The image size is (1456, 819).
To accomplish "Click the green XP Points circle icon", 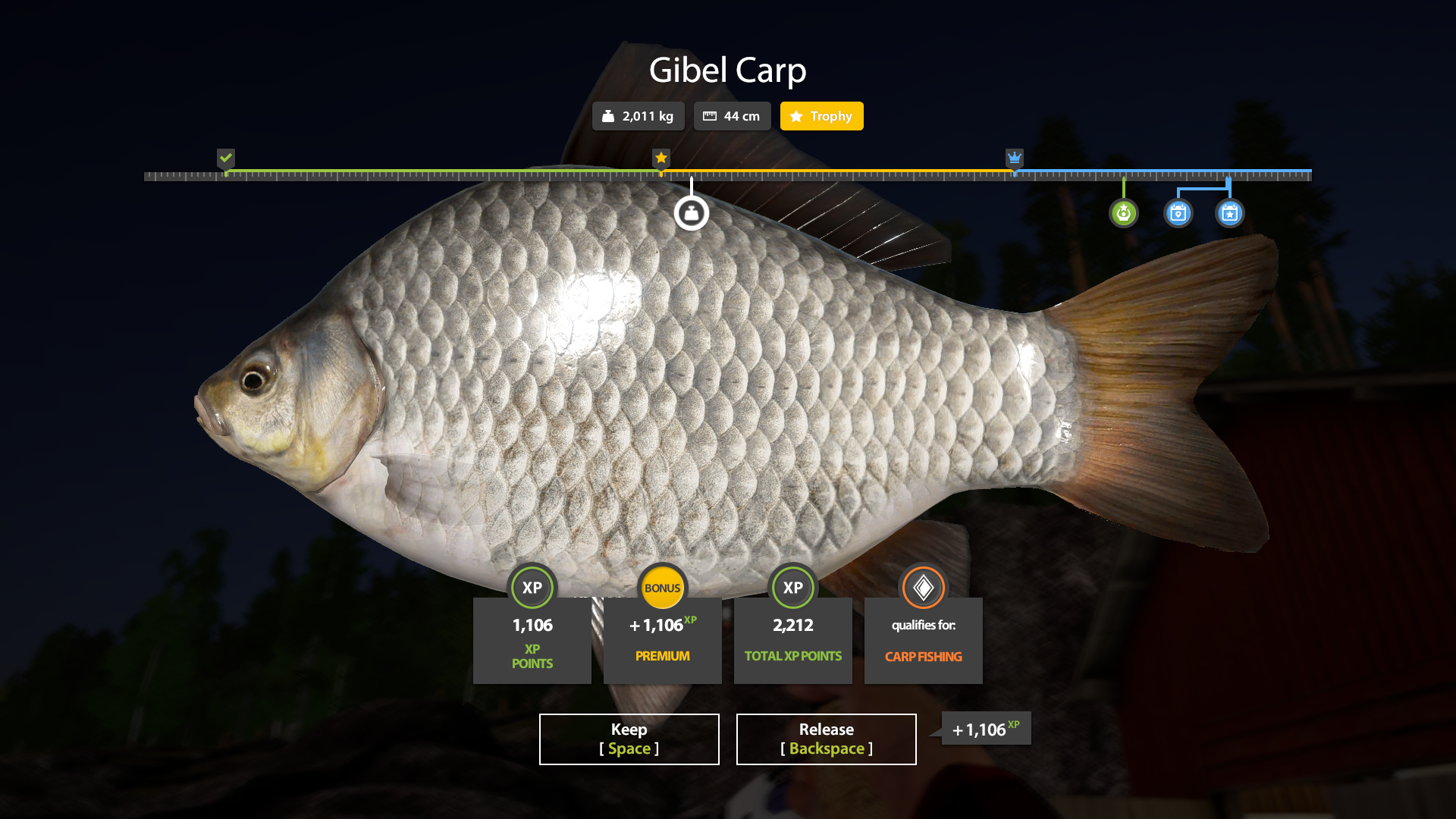I will click(x=532, y=588).
